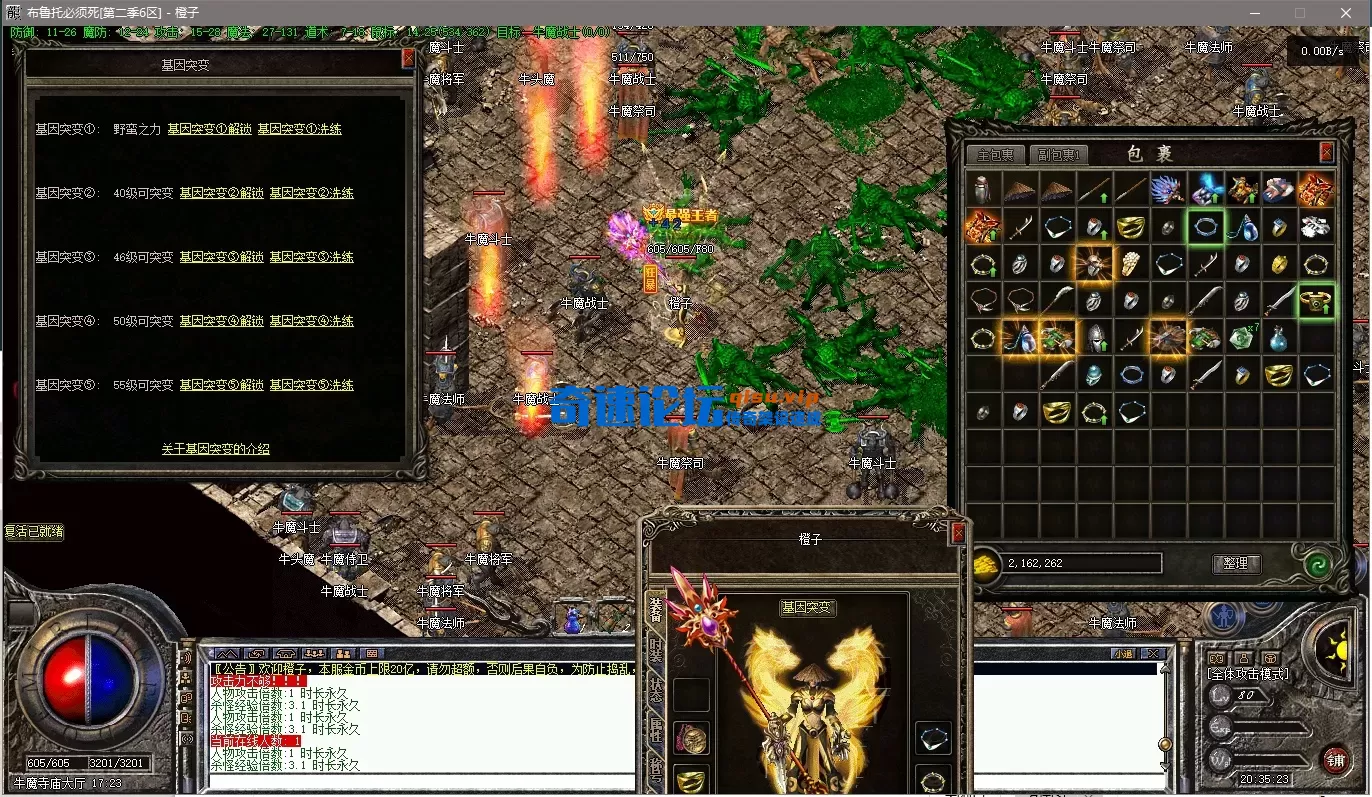Switch to the 副包裹1 bag tab

click(1059, 154)
